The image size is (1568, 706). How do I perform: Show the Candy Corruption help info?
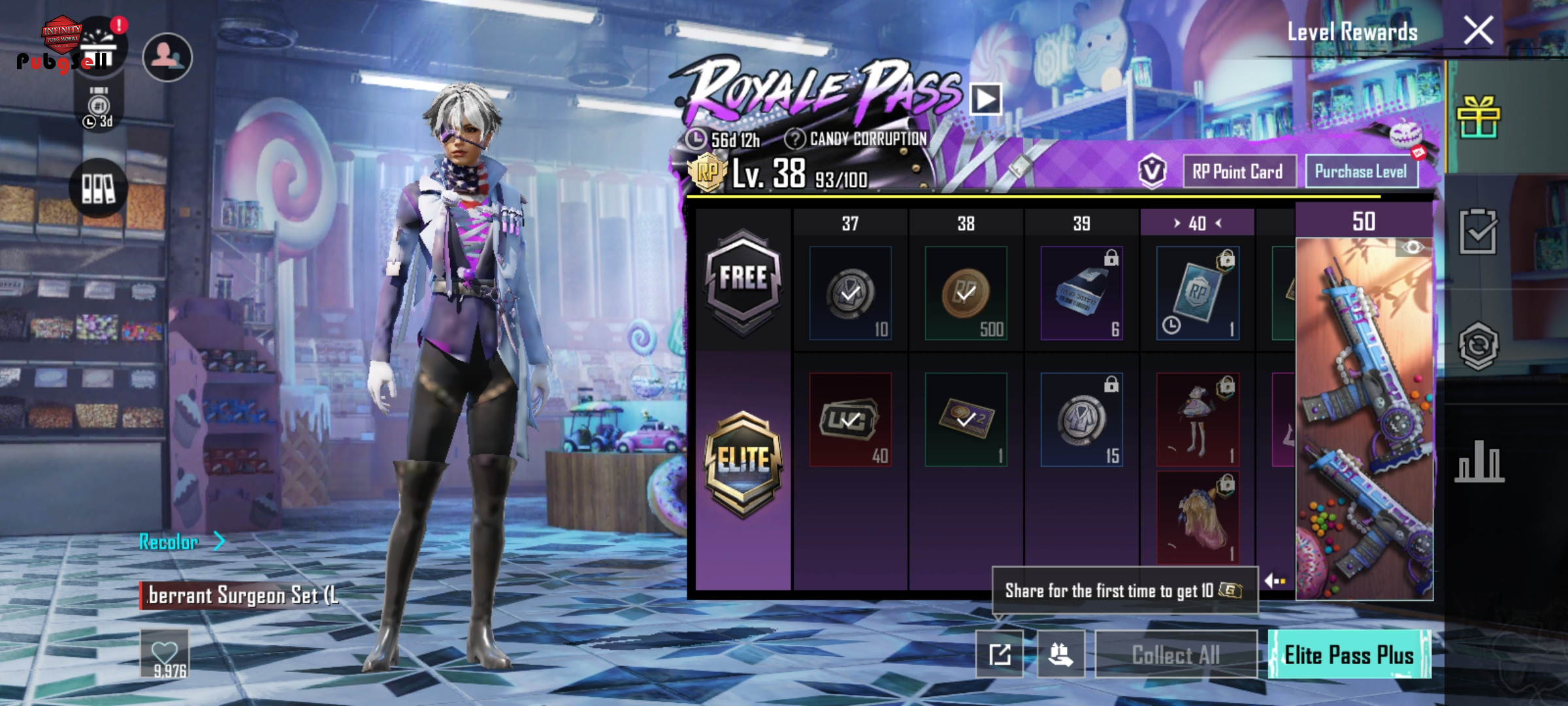pyautogui.click(x=794, y=139)
